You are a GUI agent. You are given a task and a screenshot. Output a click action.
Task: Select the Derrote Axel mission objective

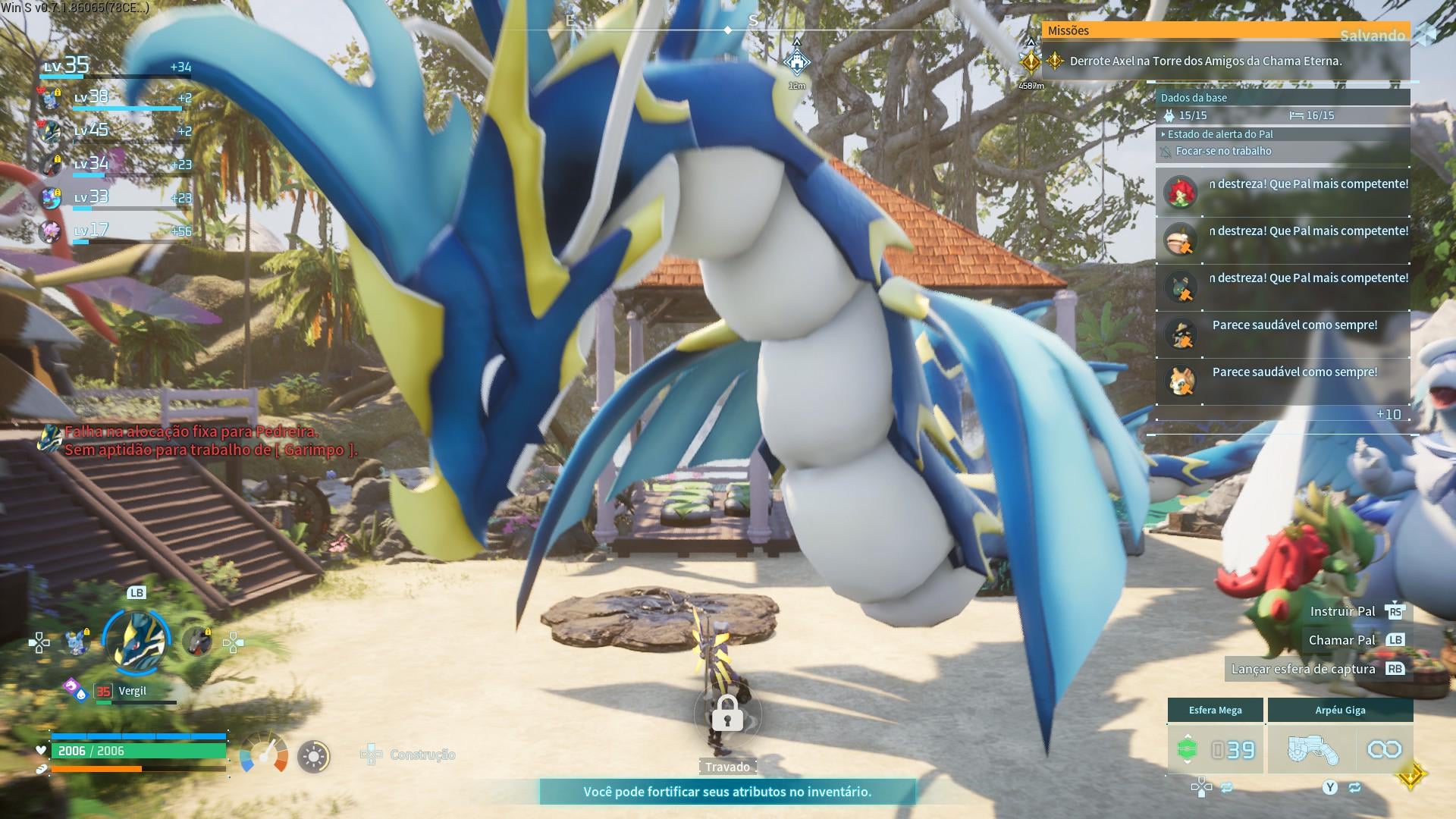[x=1205, y=61]
